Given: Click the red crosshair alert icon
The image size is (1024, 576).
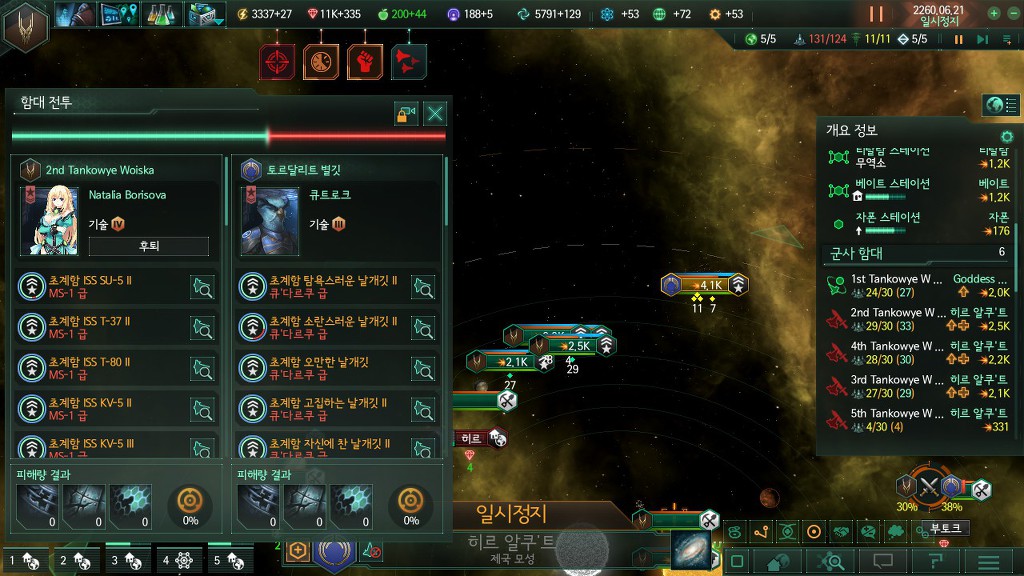Looking at the screenshot, I should coord(278,62).
